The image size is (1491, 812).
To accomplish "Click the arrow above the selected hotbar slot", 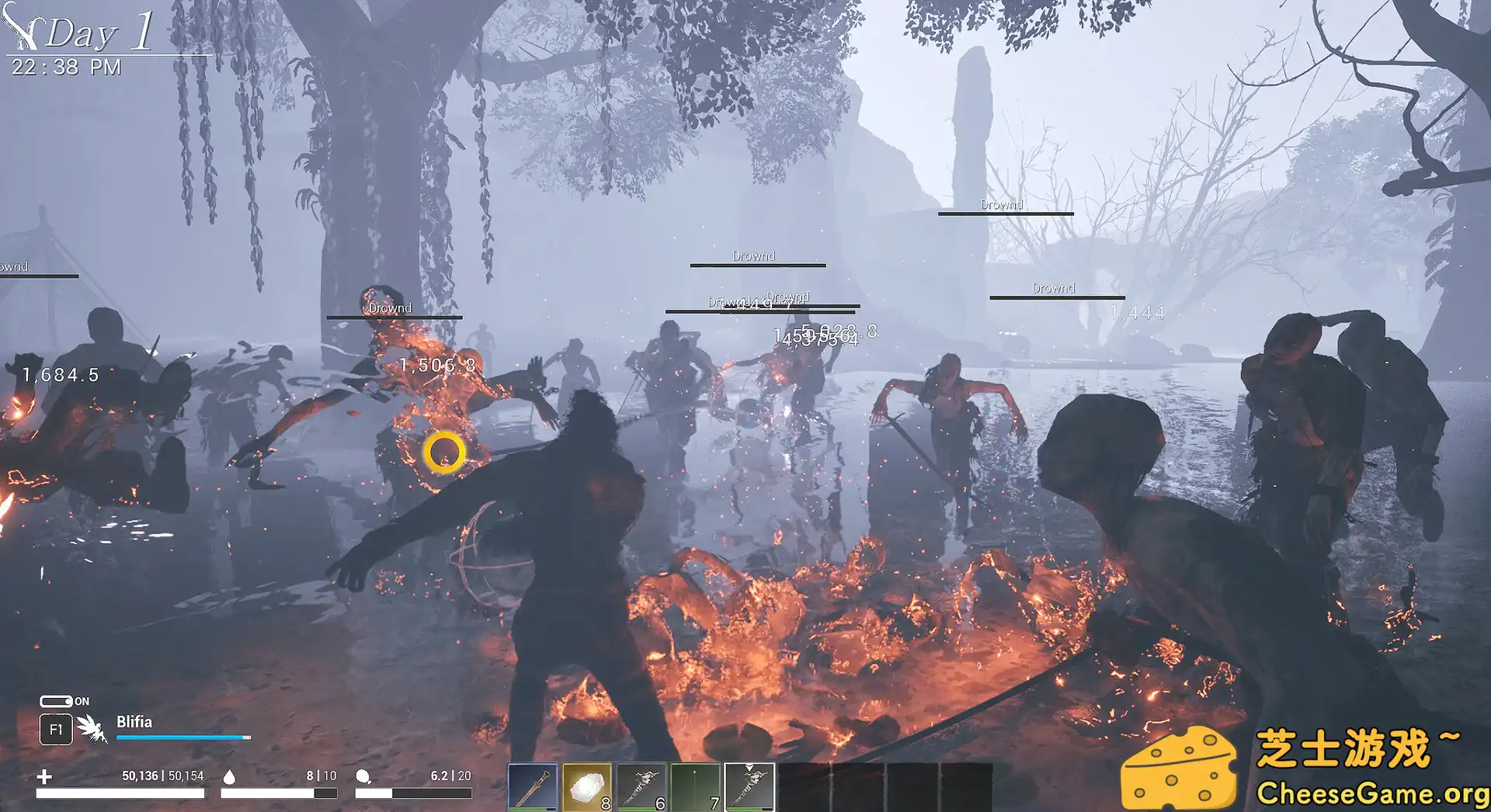I will click(750, 769).
